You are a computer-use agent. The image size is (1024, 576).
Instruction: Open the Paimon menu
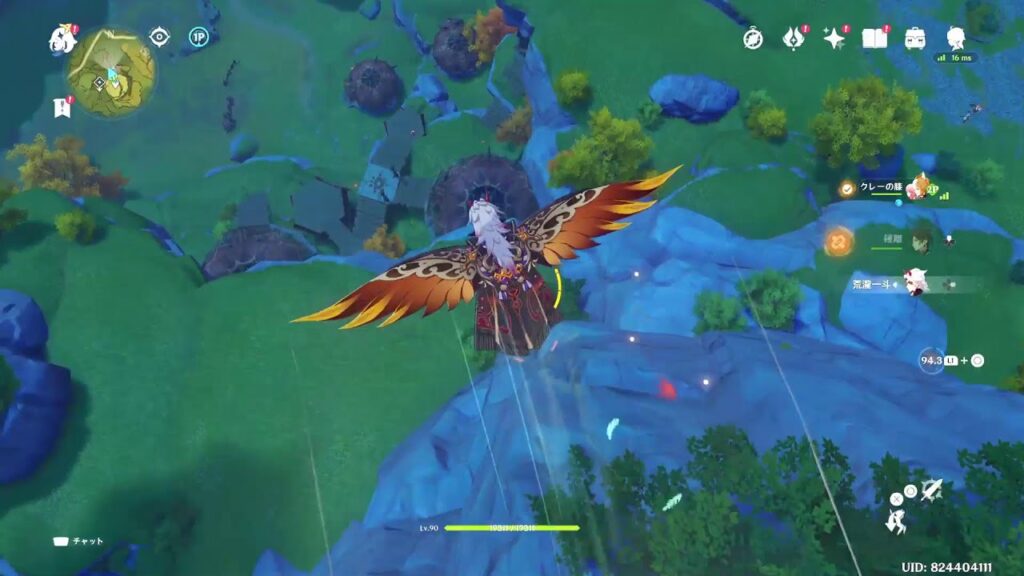62,40
